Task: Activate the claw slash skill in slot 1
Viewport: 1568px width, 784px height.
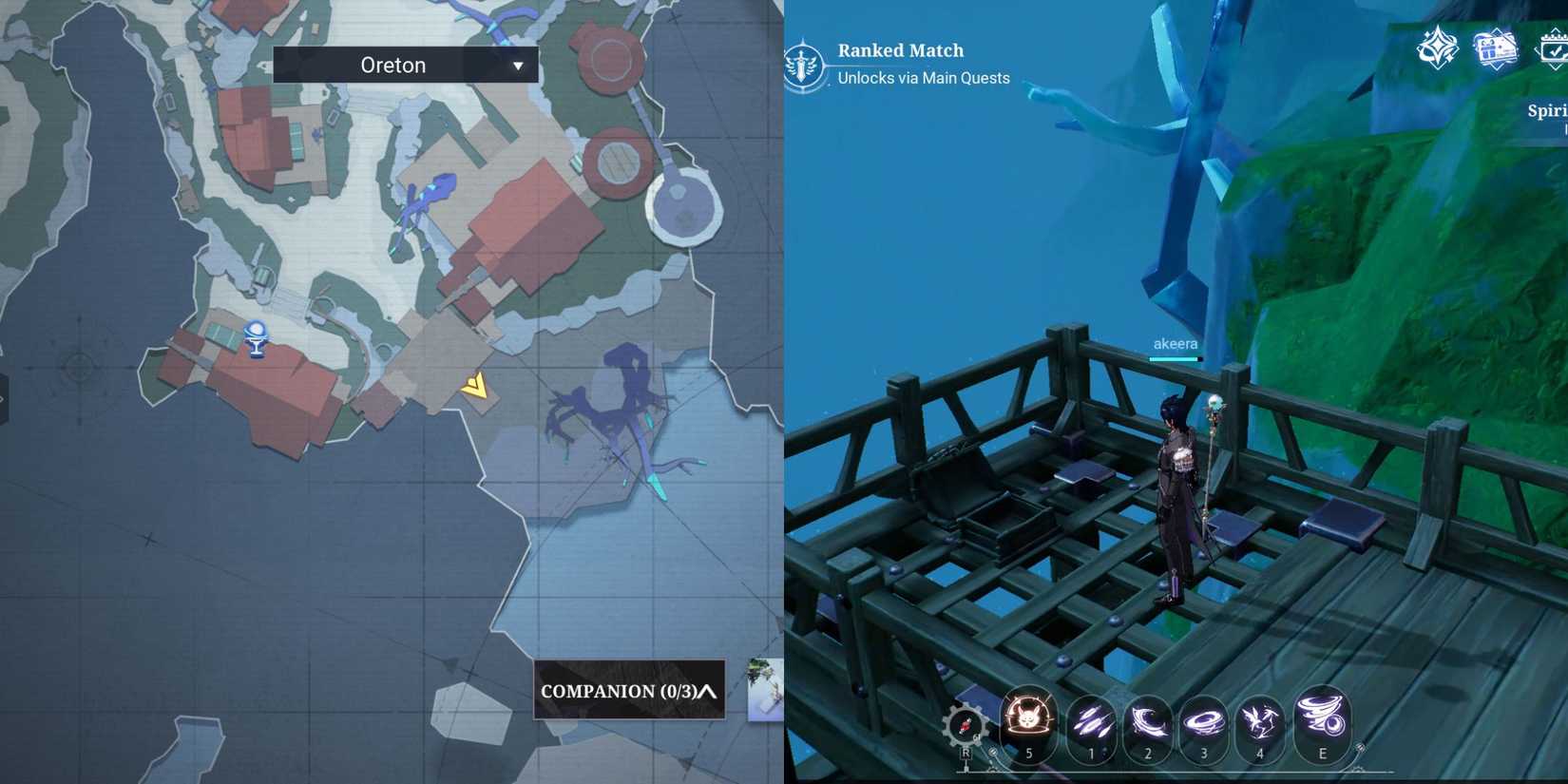Action: pos(1091,725)
